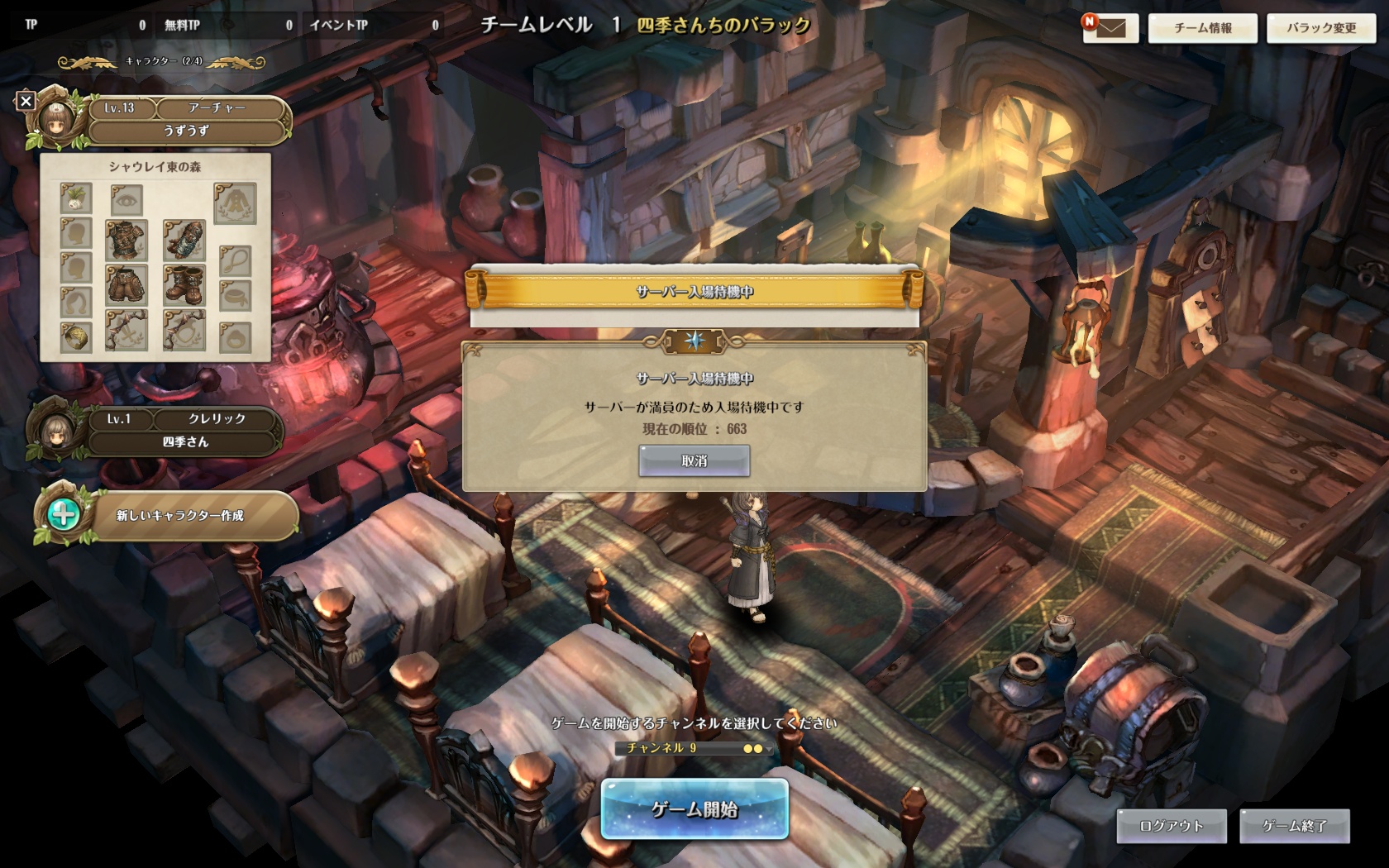Select the leather boots equipment slot

[x=184, y=285]
